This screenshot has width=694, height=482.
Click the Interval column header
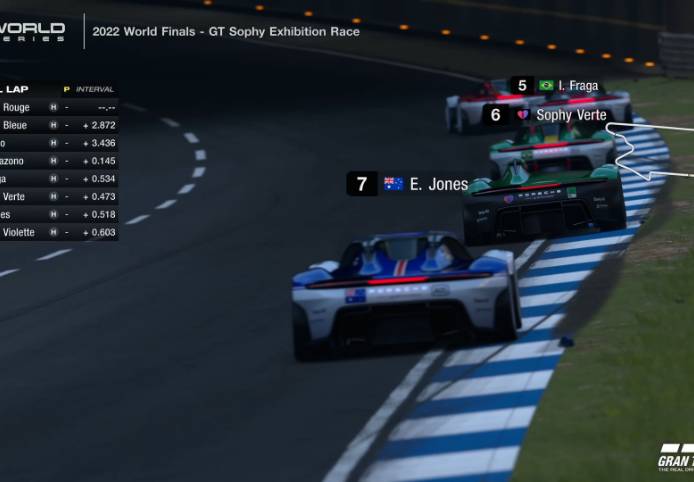(x=95, y=89)
